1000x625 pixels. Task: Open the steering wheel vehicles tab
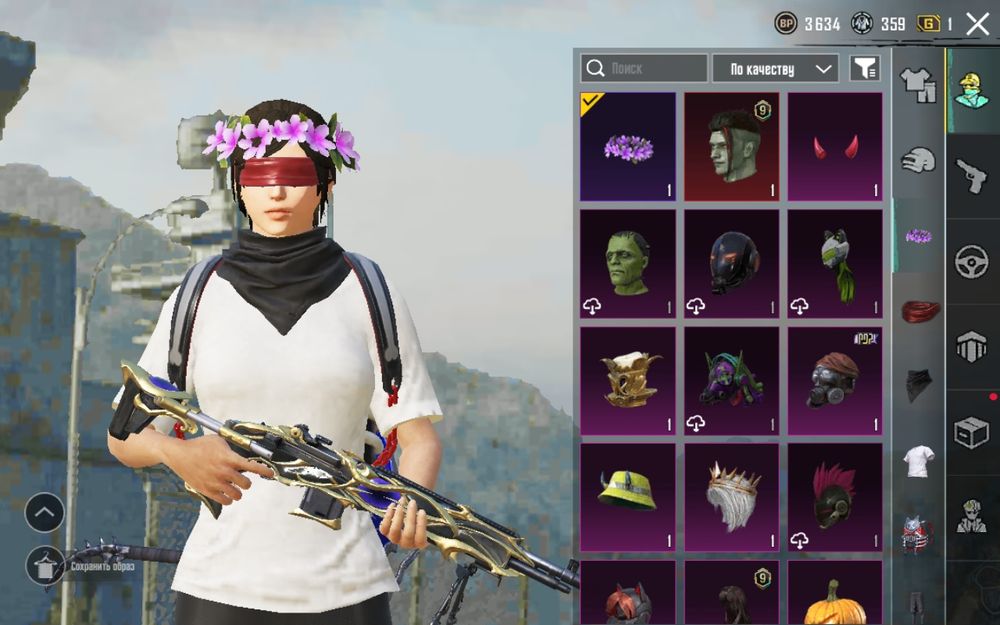coord(972,262)
